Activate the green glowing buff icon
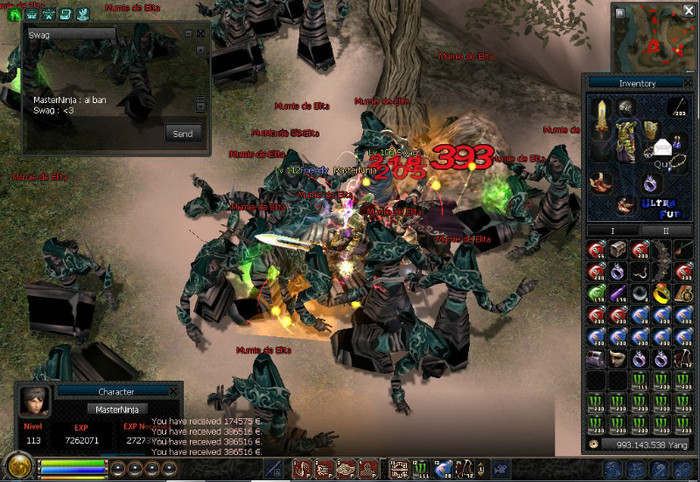 tap(15, 14)
